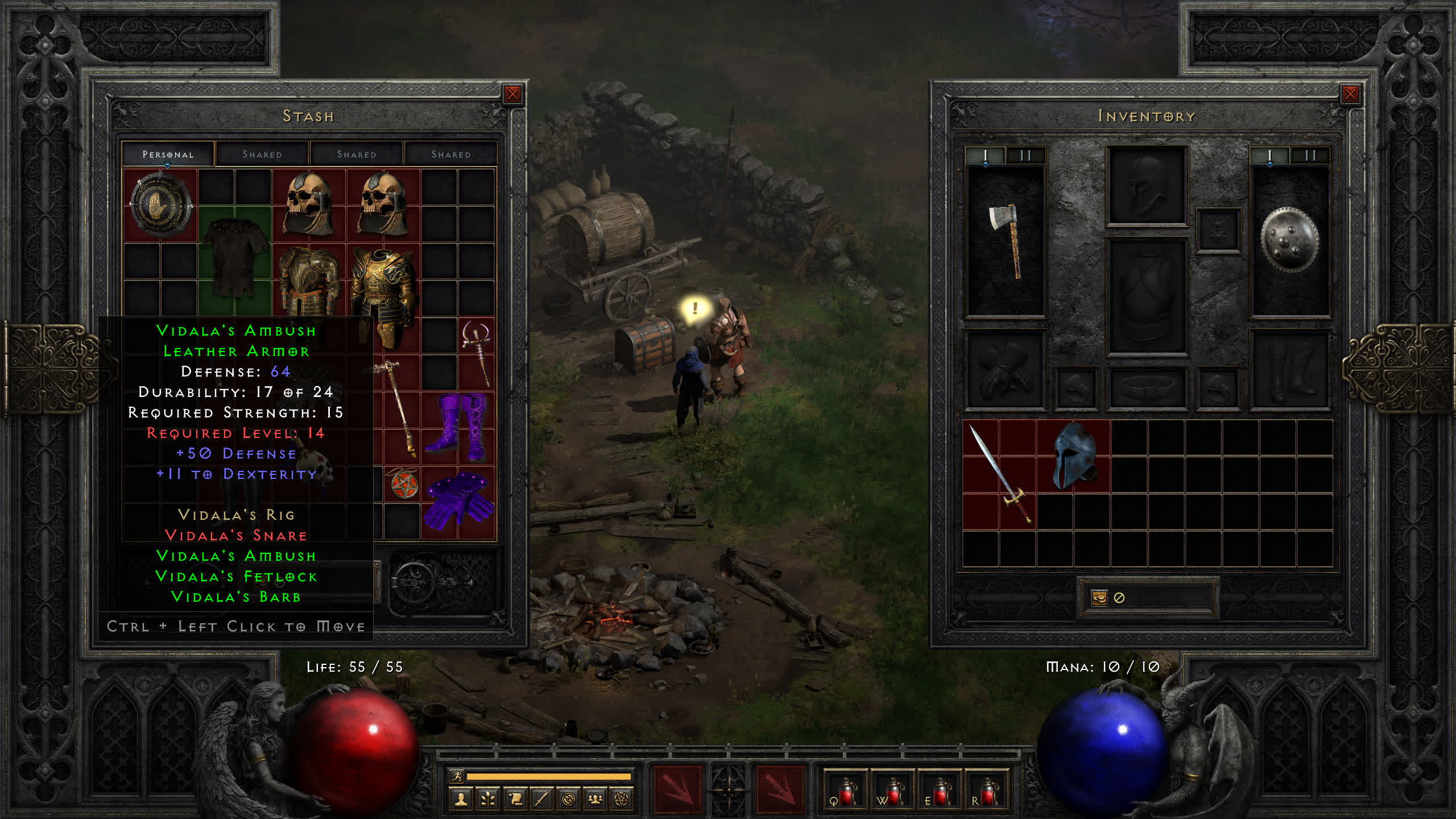Open the skill tree icon
This screenshot has height=819, width=1456.
(x=488, y=800)
